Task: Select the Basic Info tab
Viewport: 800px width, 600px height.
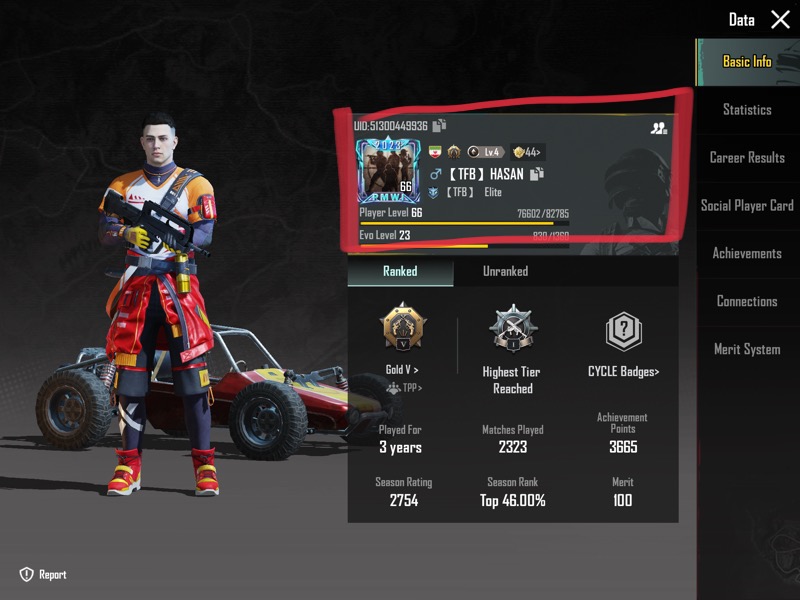Action: tap(747, 62)
